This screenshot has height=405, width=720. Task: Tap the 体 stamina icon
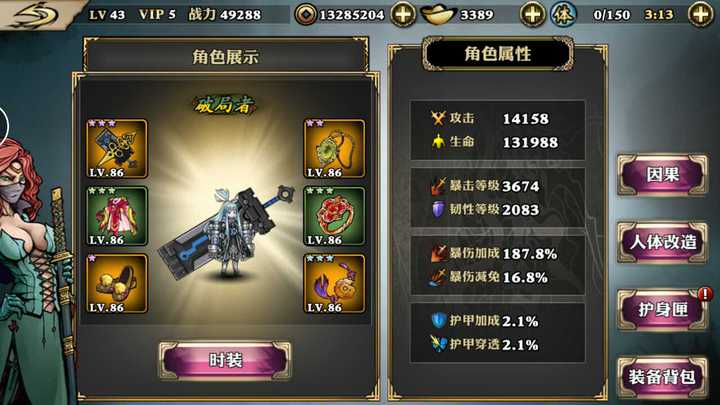pos(565,15)
